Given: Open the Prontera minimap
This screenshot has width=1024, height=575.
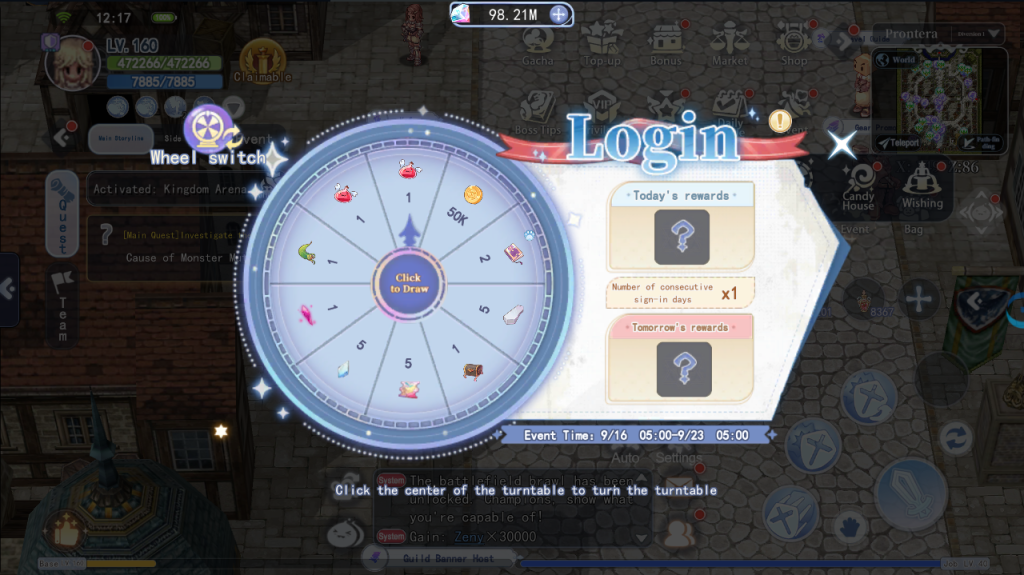Looking at the screenshot, I should (x=940, y=95).
